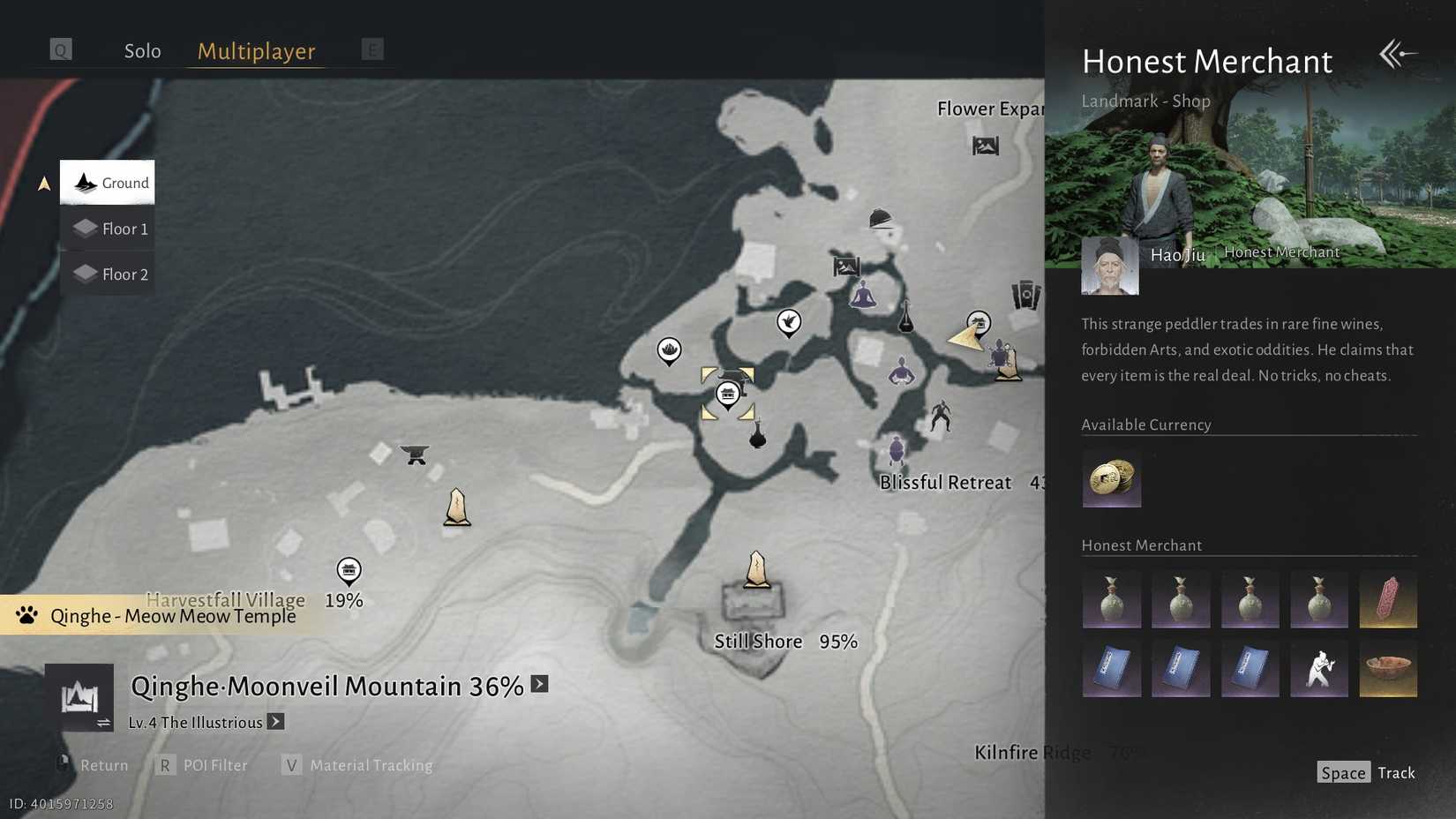
Task: Open the blacksmith anvil icon on the map
Action: [414, 454]
